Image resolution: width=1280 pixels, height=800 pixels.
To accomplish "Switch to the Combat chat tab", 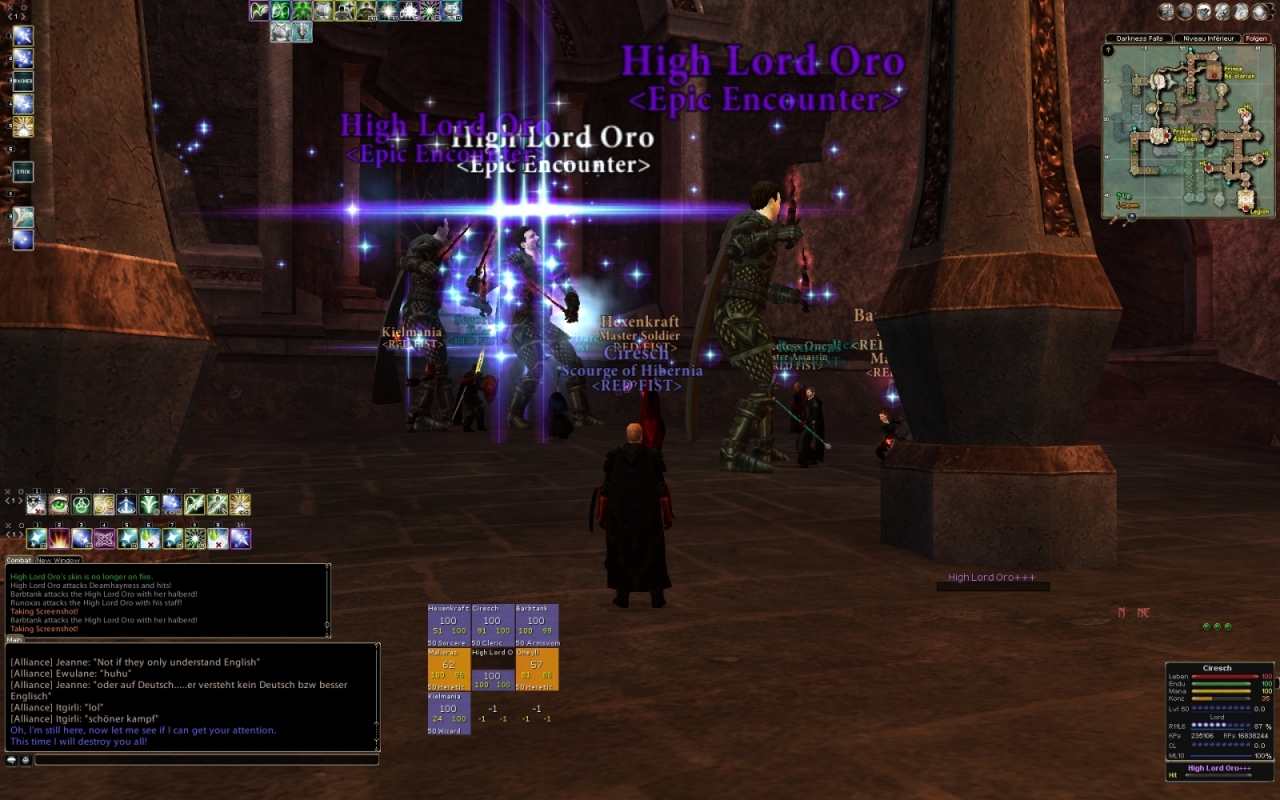I will (19, 560).
